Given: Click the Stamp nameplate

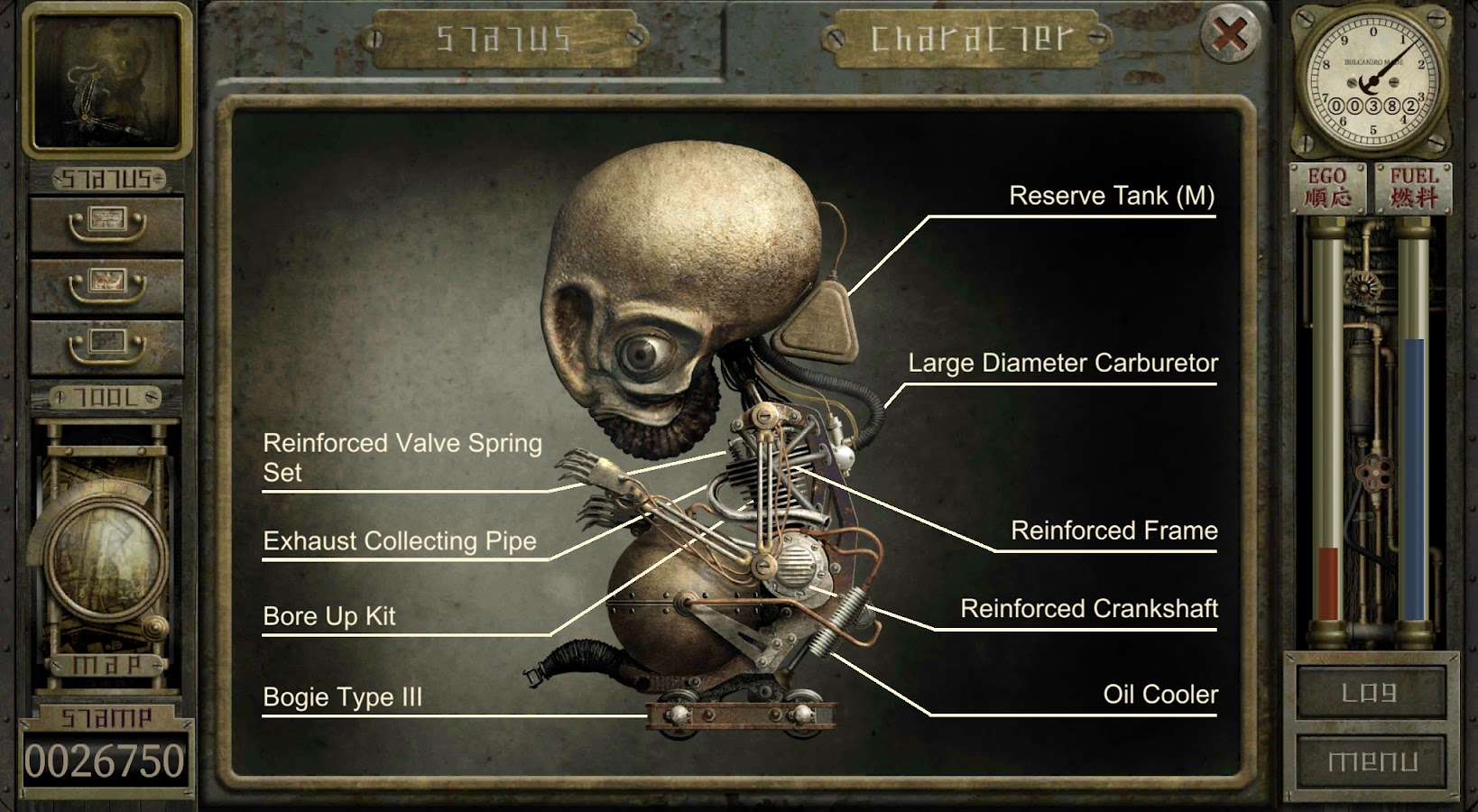Looking at the screenshot, I should tap(107, 717).
